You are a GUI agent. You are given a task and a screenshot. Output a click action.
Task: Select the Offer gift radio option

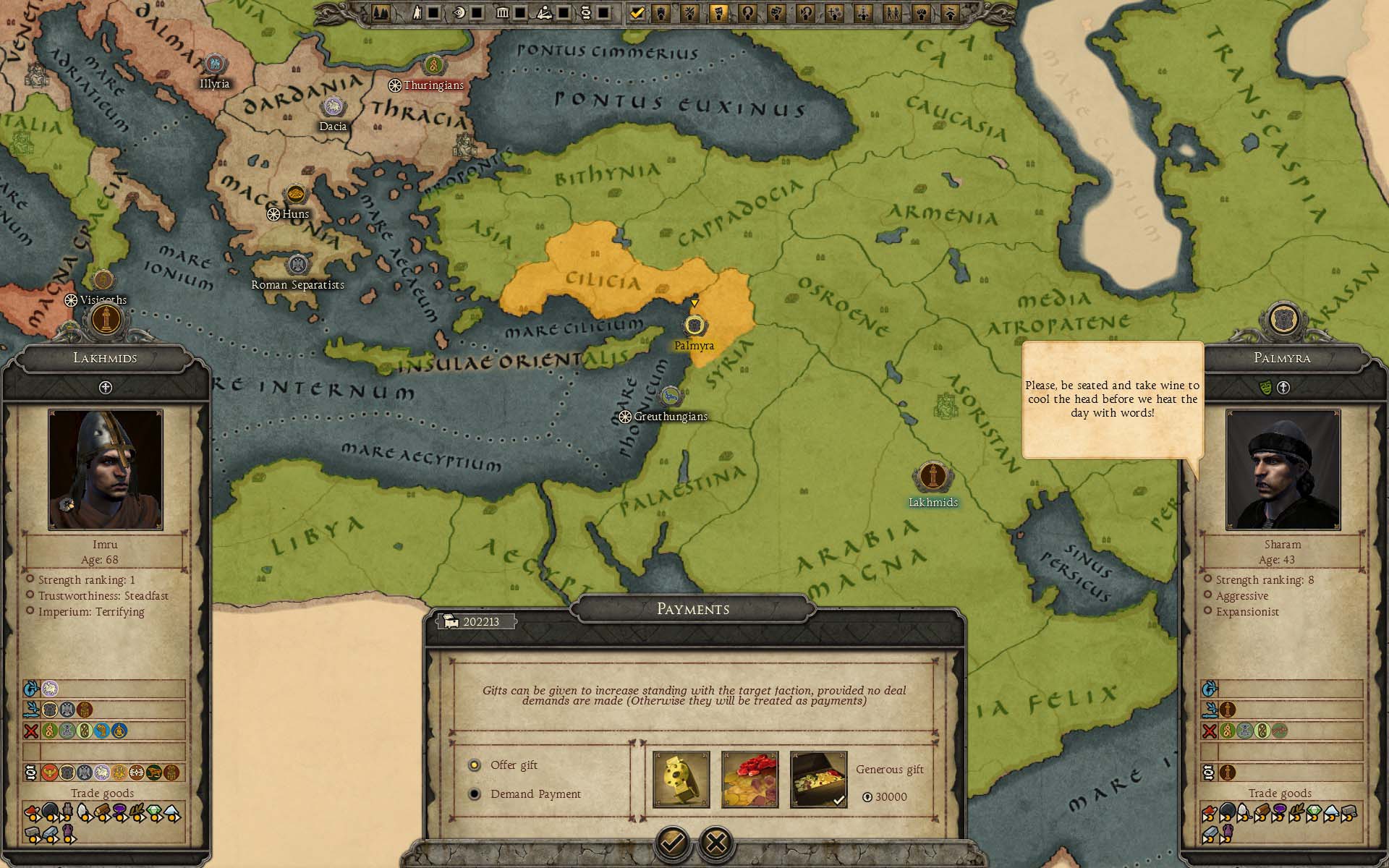pos(475,765)
